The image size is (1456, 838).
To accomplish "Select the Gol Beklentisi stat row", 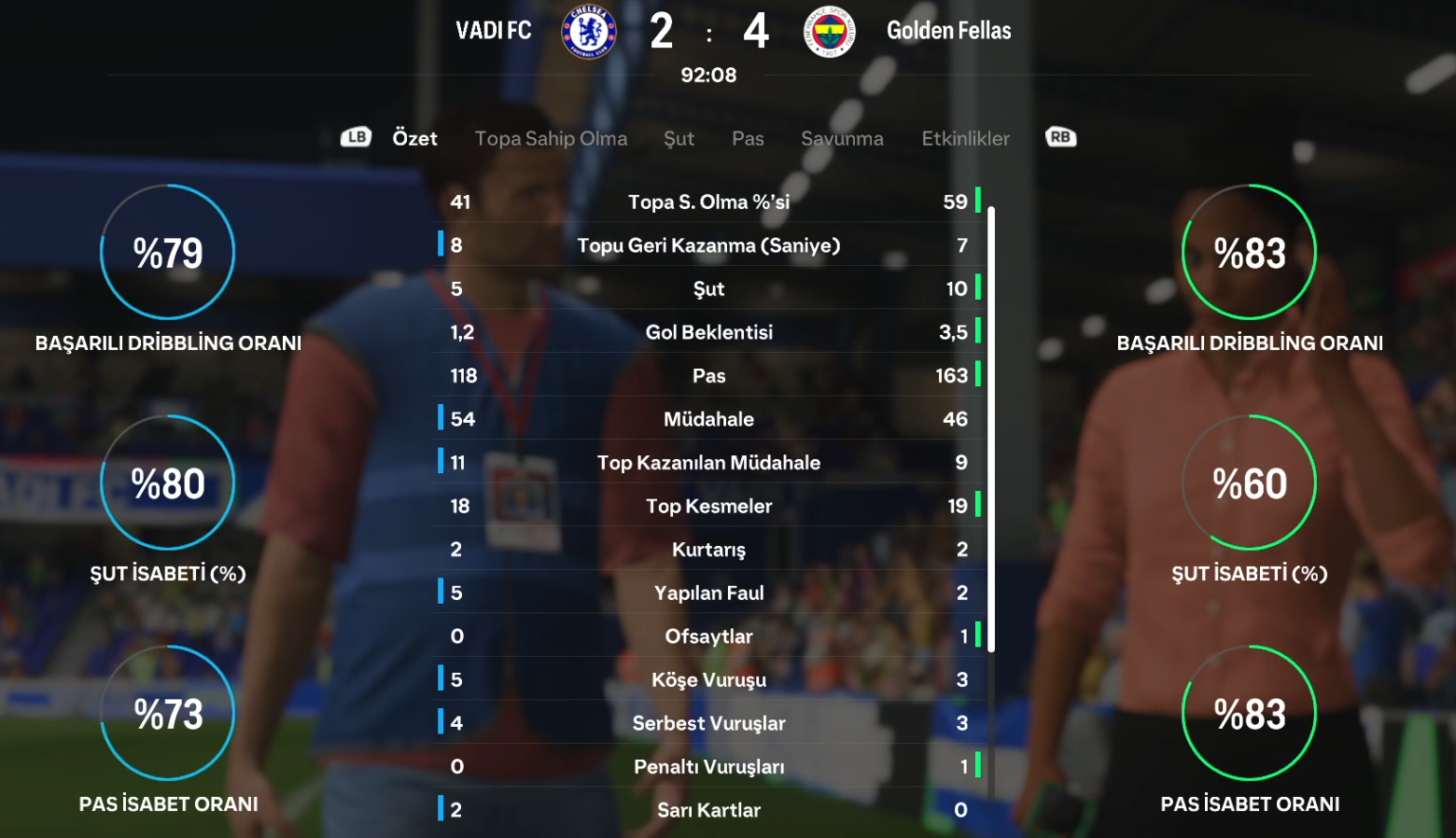I will click(709, 331).
